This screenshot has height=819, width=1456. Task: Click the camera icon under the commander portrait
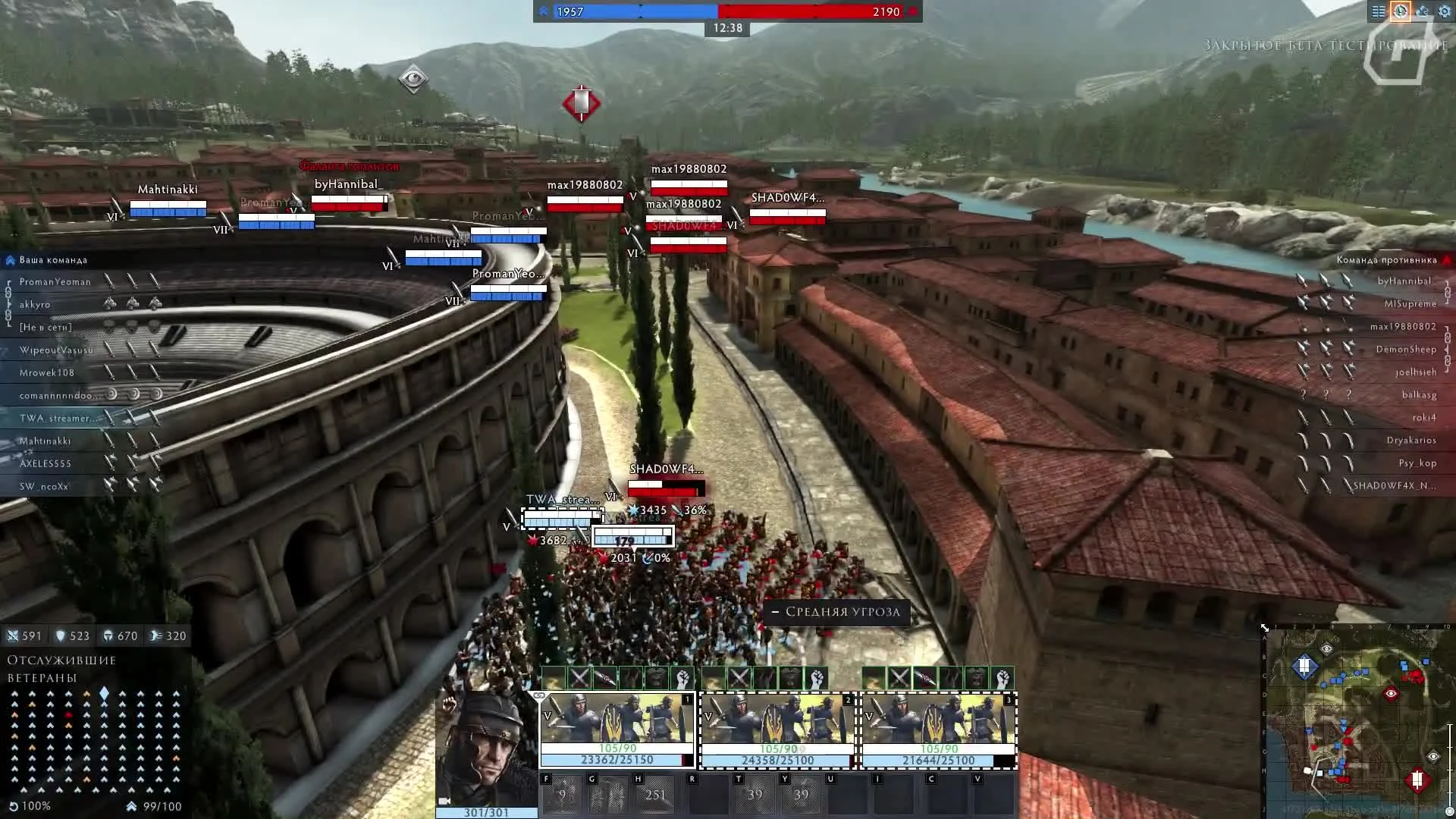[x=444, y=802]
